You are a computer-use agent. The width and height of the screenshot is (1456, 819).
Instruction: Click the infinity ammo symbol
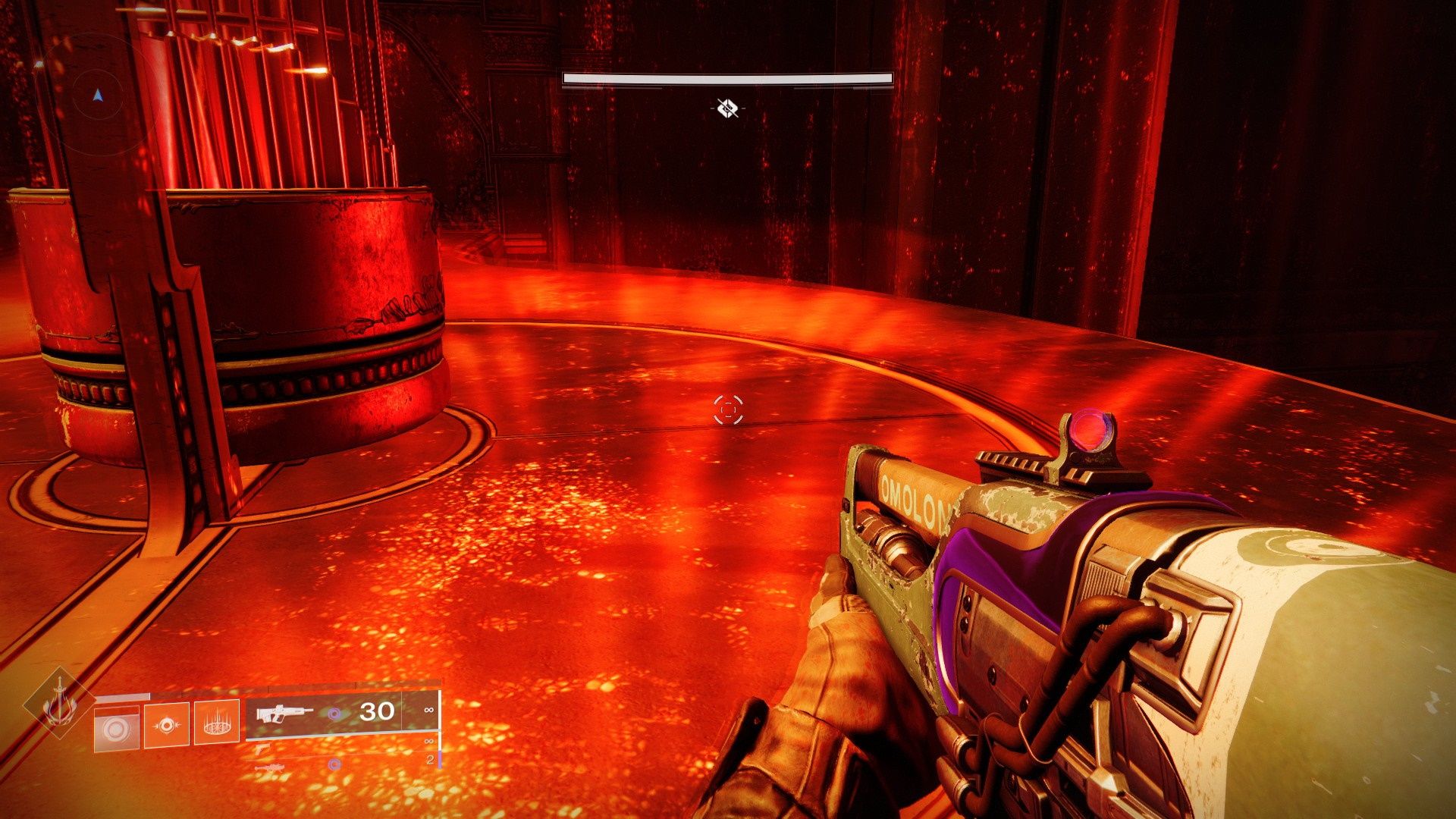428,711
